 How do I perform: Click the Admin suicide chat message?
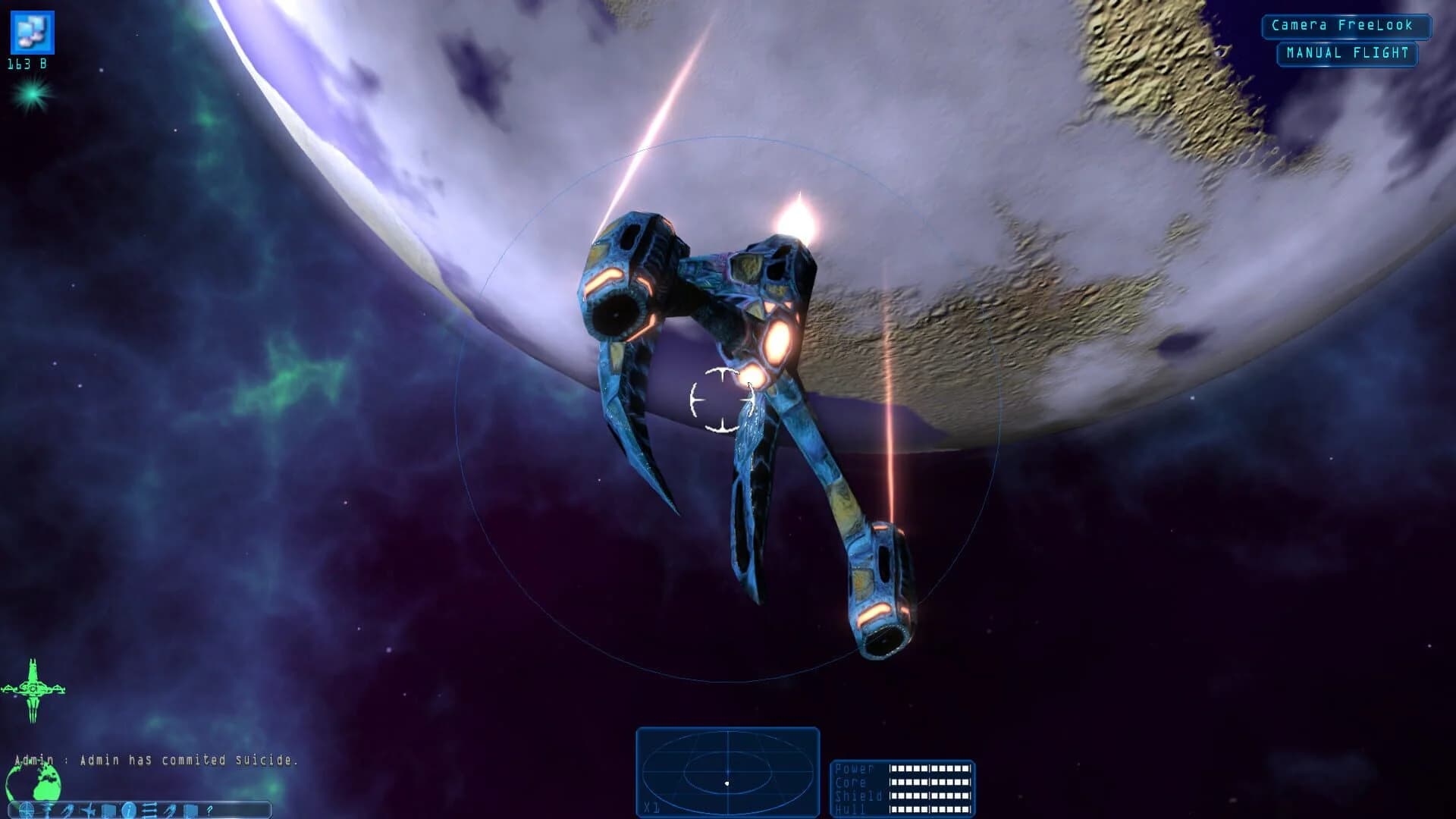tap(157, 758)
